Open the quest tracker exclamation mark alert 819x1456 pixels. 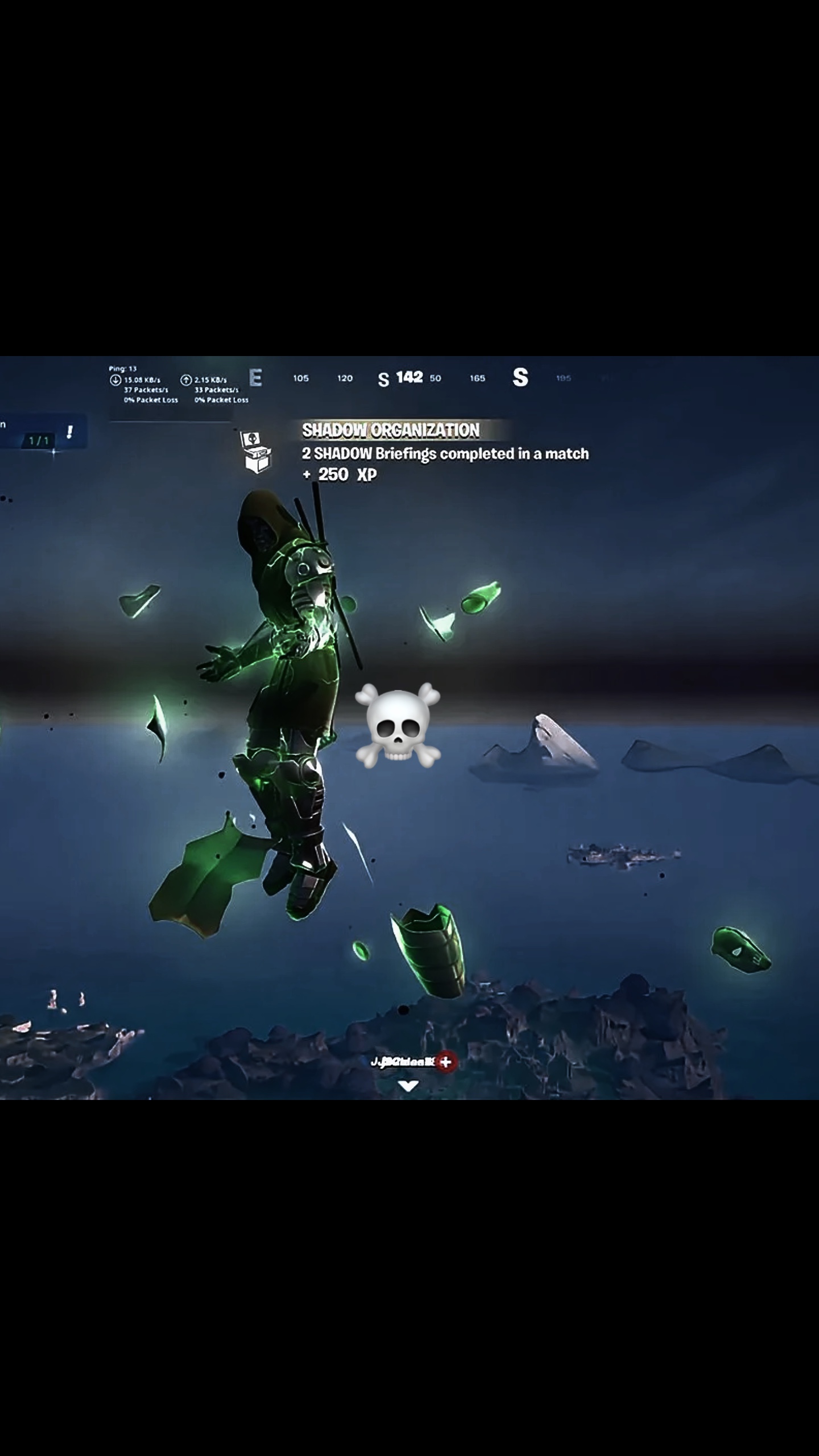(x=69, y=432)
